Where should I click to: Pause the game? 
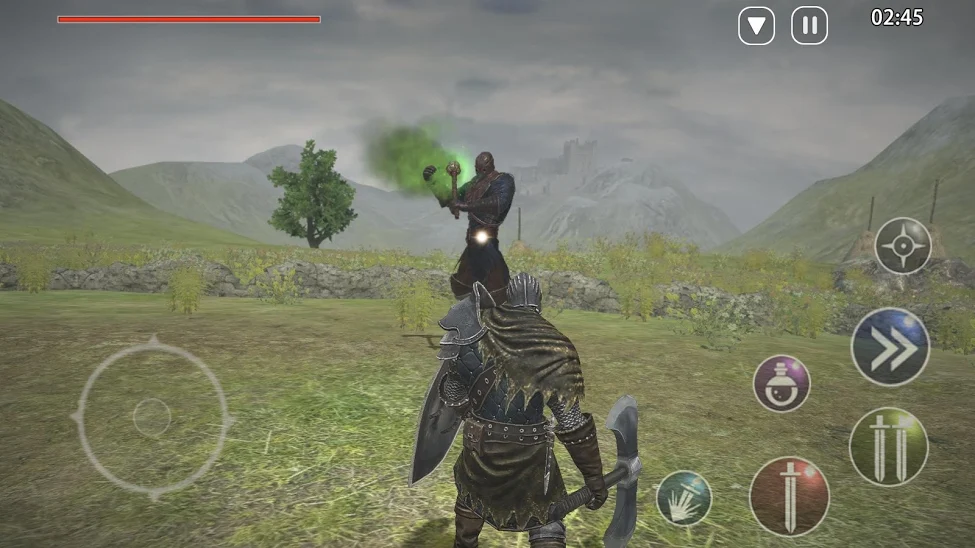coord(809,25)
